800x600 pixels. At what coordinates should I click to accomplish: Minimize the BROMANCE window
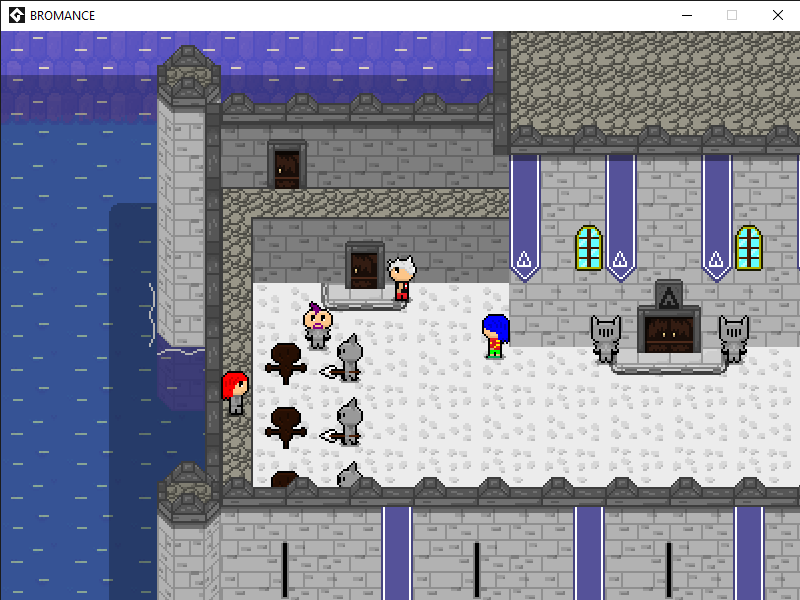(686, 15)
